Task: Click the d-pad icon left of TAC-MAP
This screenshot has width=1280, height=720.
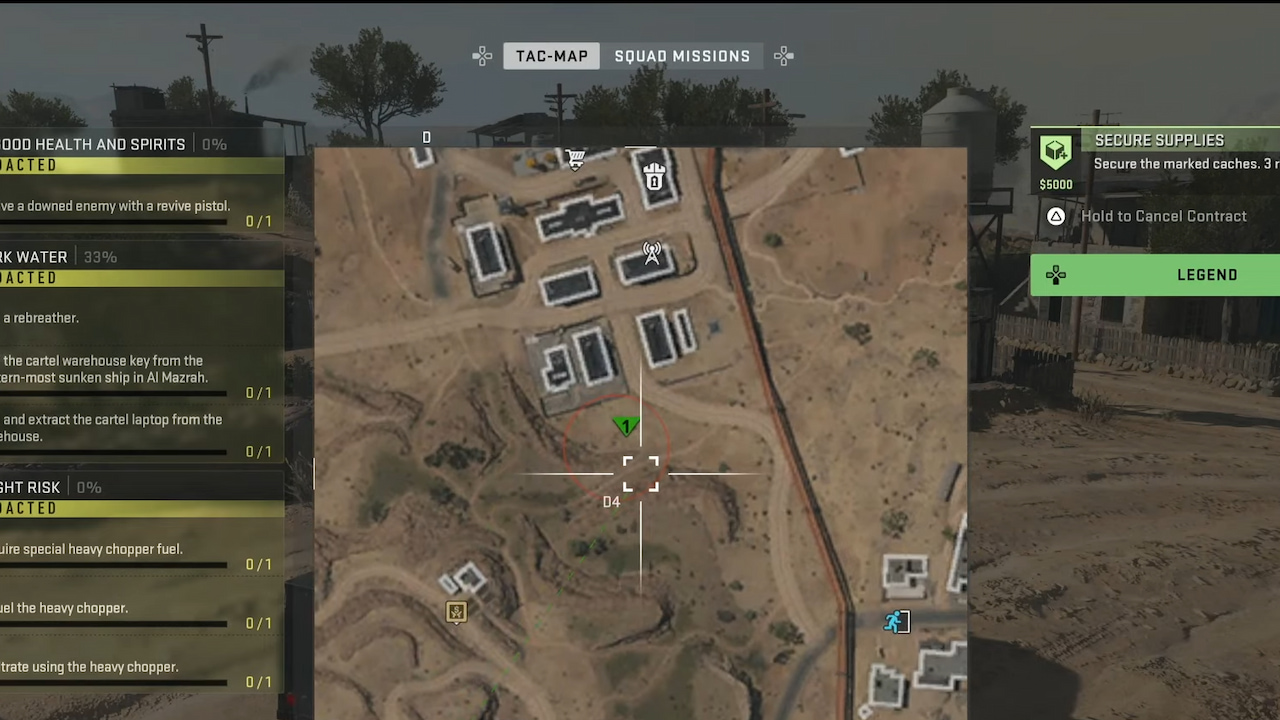Action: [x=482, y=56]
